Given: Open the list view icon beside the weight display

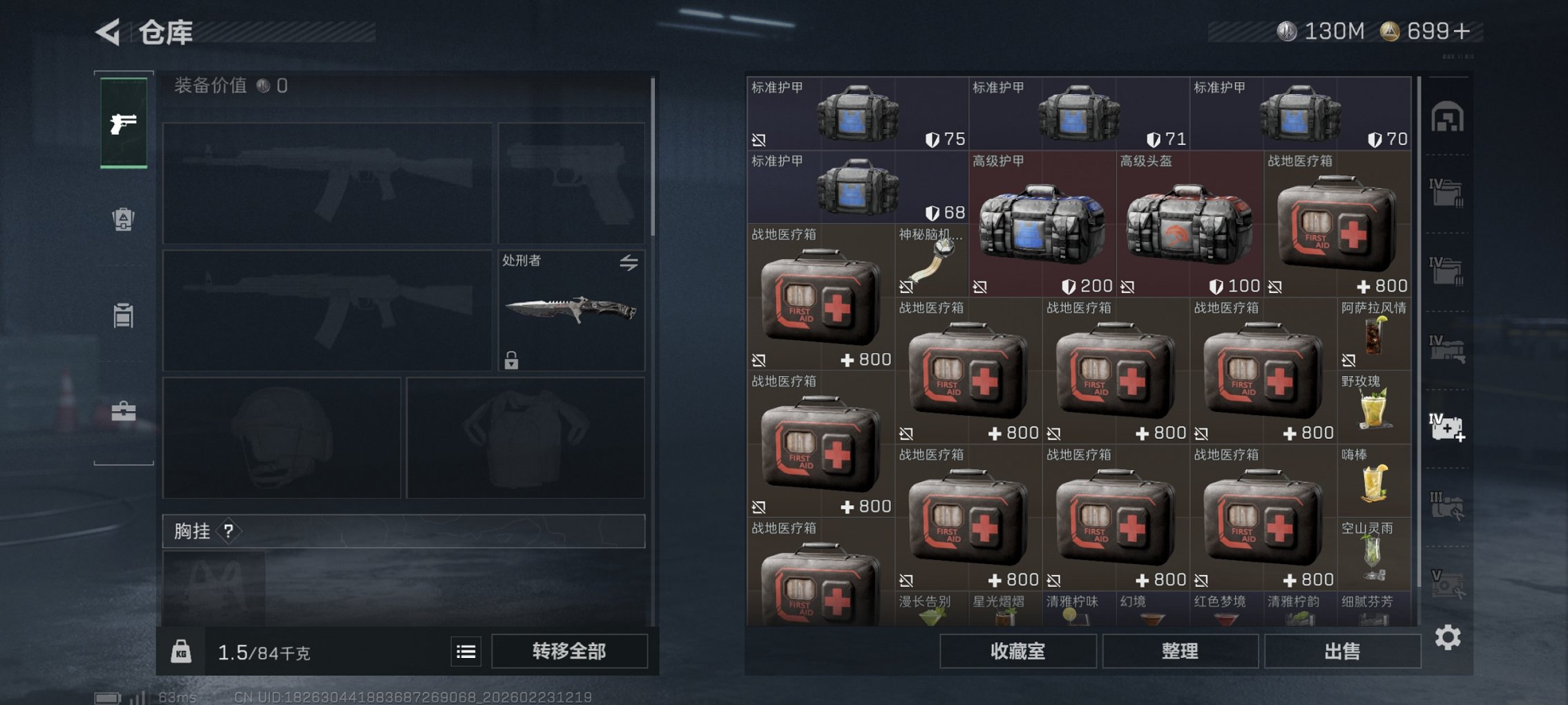Looking at the screenshot, I should [x=467, y=652].
